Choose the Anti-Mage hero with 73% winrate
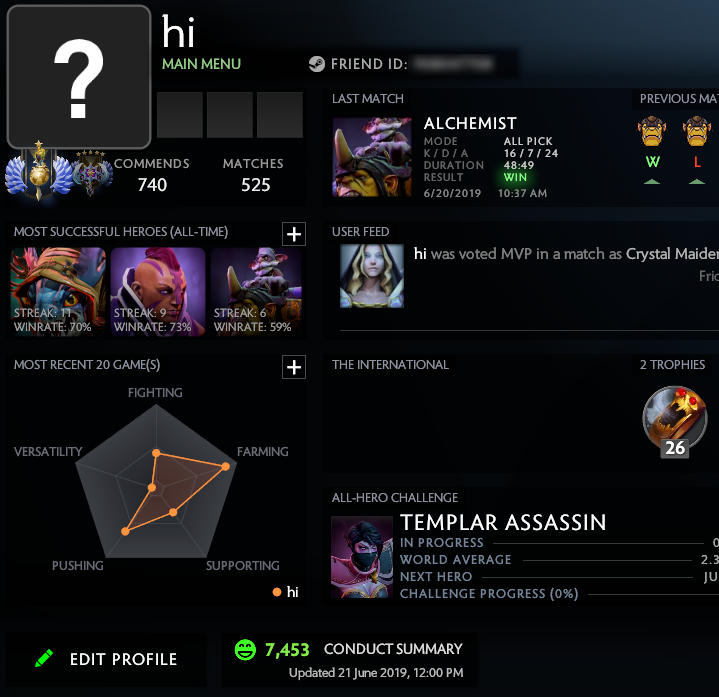The width and height of the screenshot is (719, 697). click(158, 291)
